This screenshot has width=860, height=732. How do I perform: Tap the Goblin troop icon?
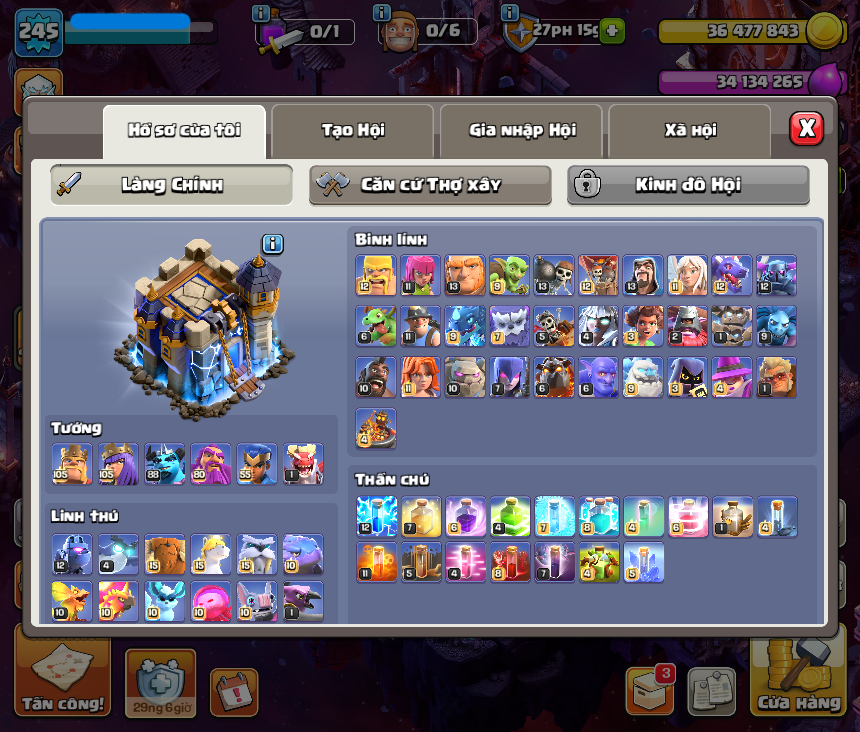point(509,275)
